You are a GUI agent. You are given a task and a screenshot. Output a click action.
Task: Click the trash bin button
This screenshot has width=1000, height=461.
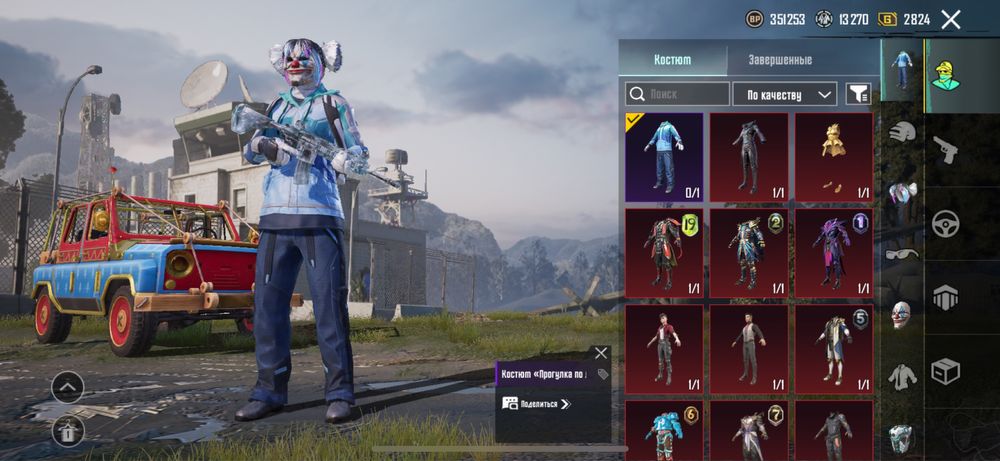[x=67, y=431]
